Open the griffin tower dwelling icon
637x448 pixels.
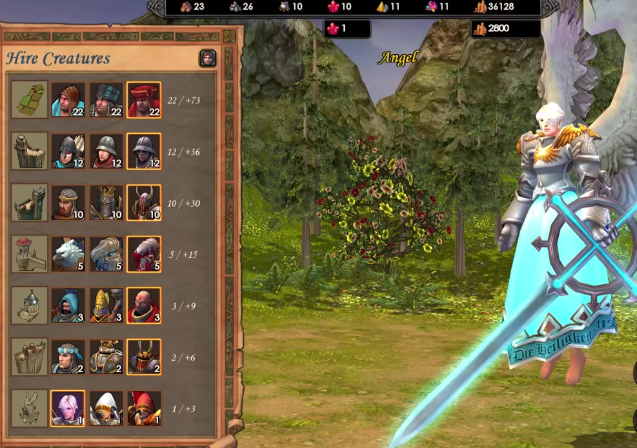[28, 254]
